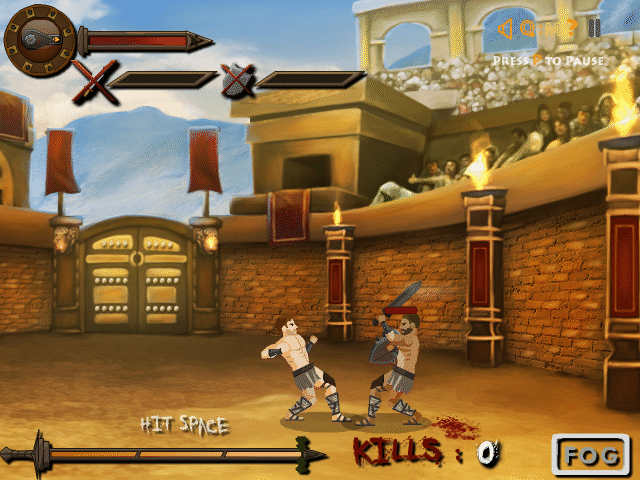Open help with the question mark icon
The height and width of the screenshot is (480, 640).
pos(571,28)
